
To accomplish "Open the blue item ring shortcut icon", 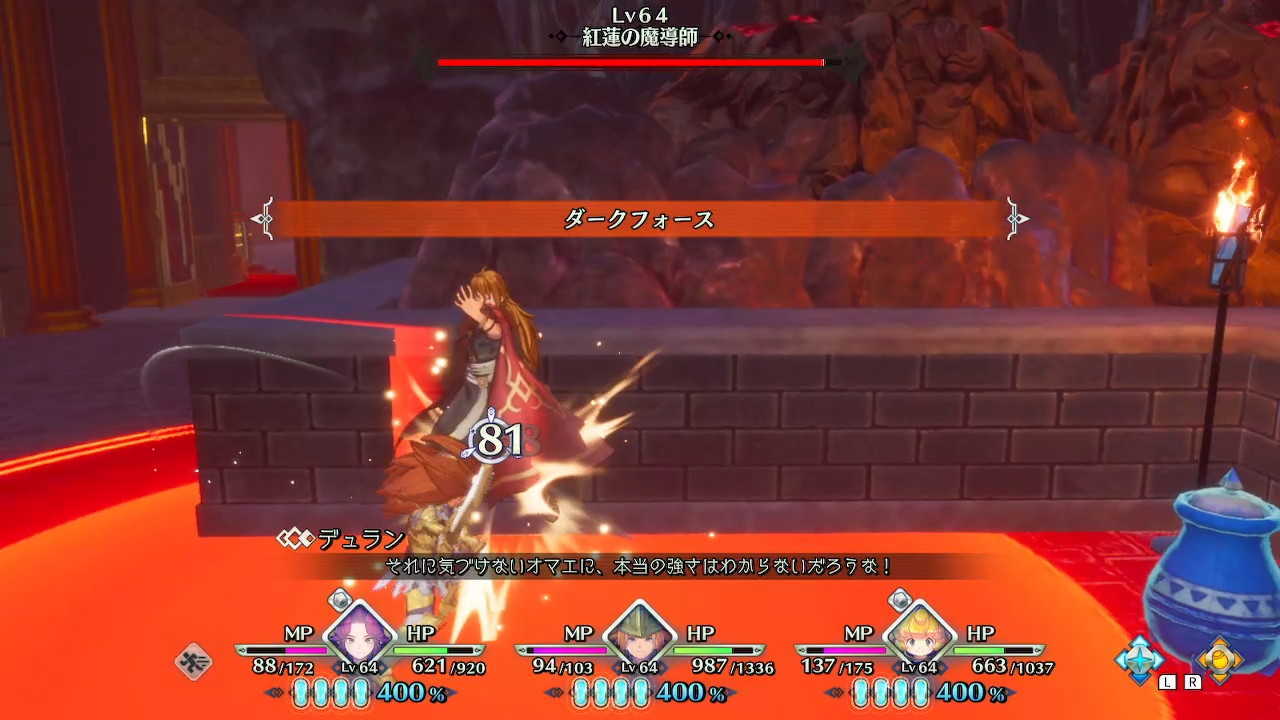I will [1139, 659].
